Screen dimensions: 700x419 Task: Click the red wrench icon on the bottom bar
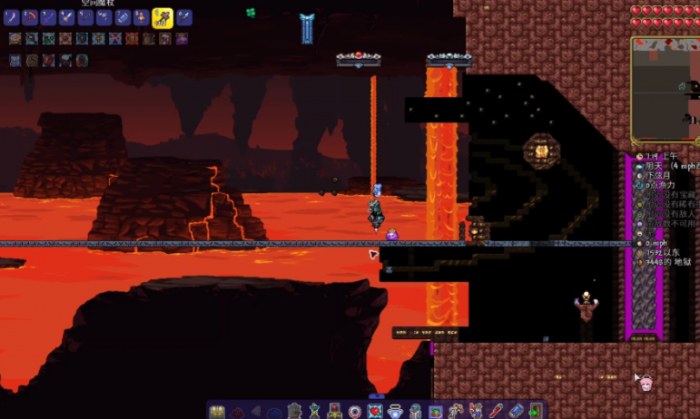494,410
